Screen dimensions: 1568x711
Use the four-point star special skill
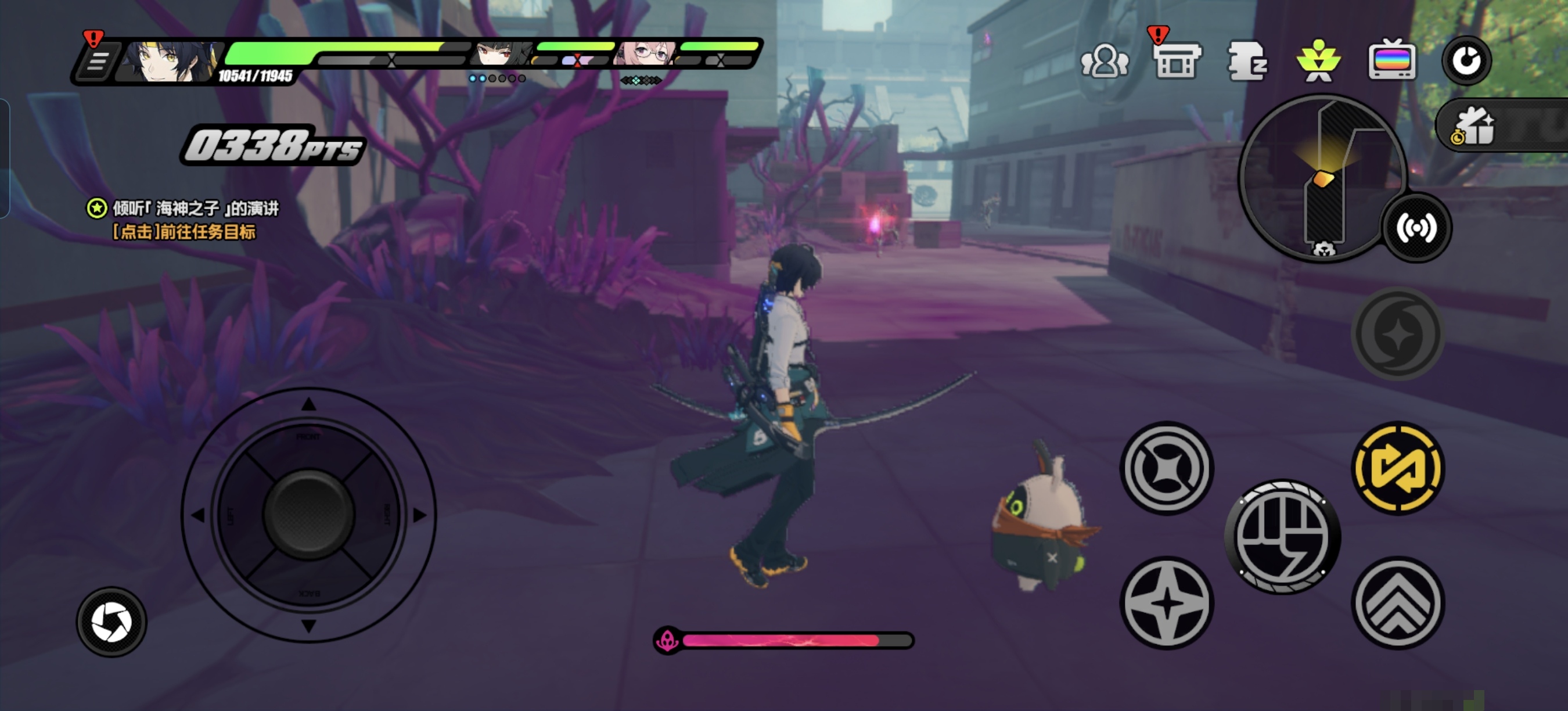tap(1166, 602)
